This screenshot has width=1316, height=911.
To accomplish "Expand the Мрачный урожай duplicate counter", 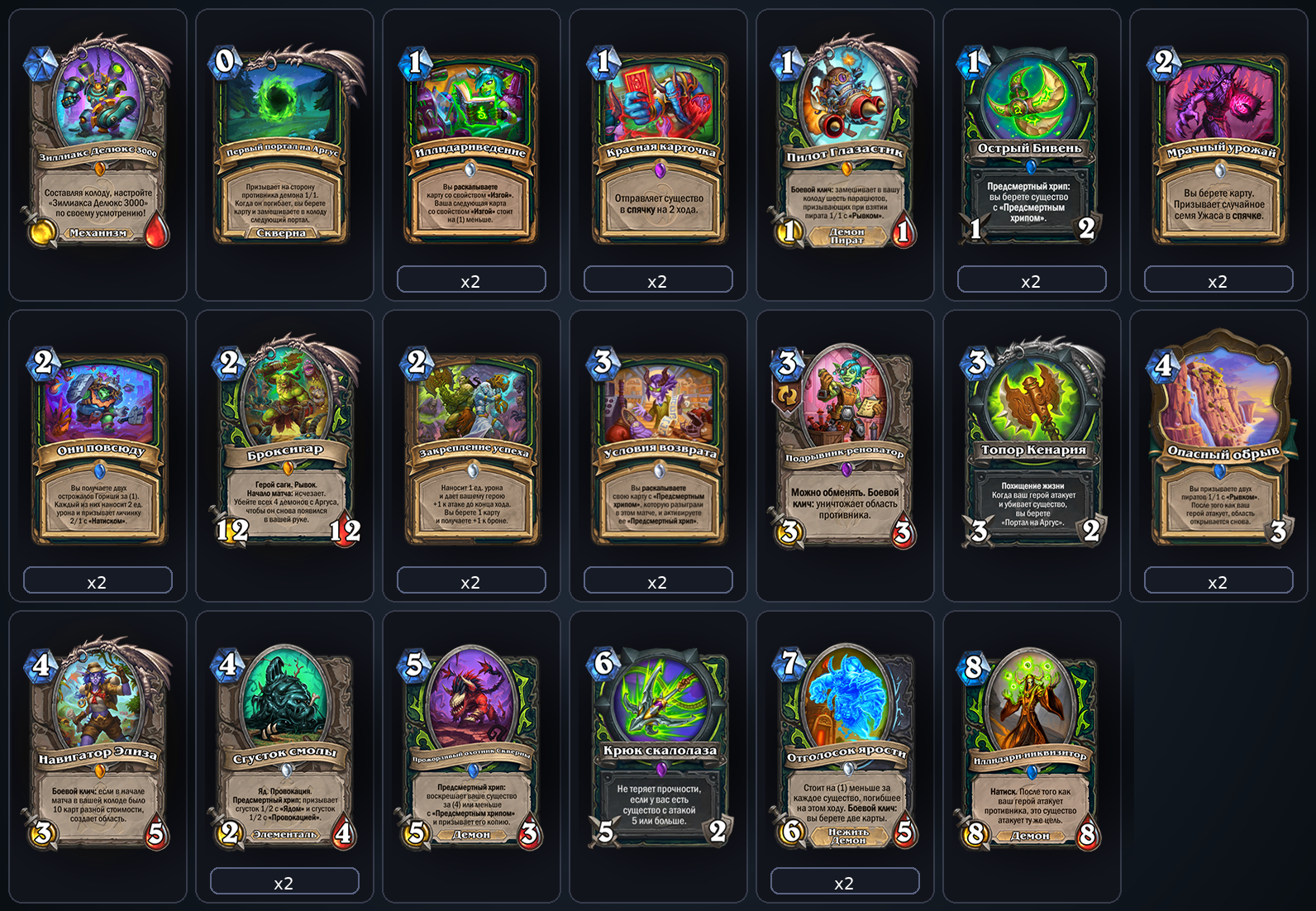I will [x=1218, y=280].
